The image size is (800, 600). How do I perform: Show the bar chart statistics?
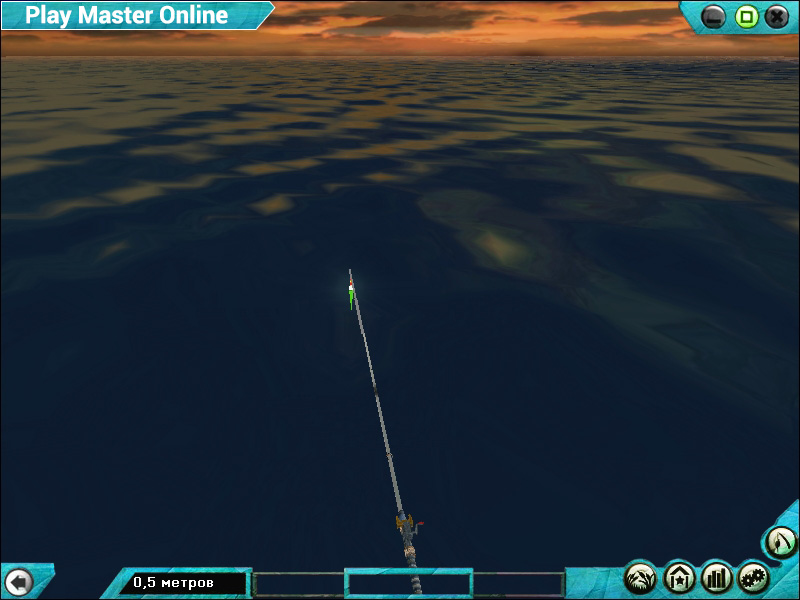coord(717,577)
